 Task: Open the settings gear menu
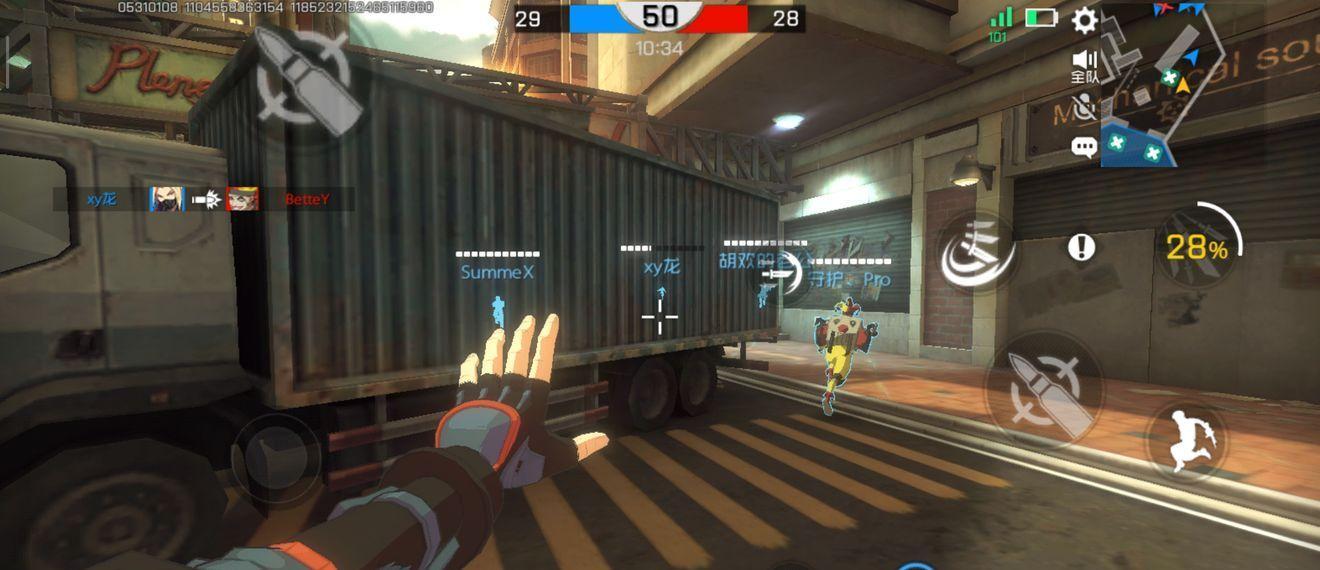pyautogui.click(x=1084, y=19)
